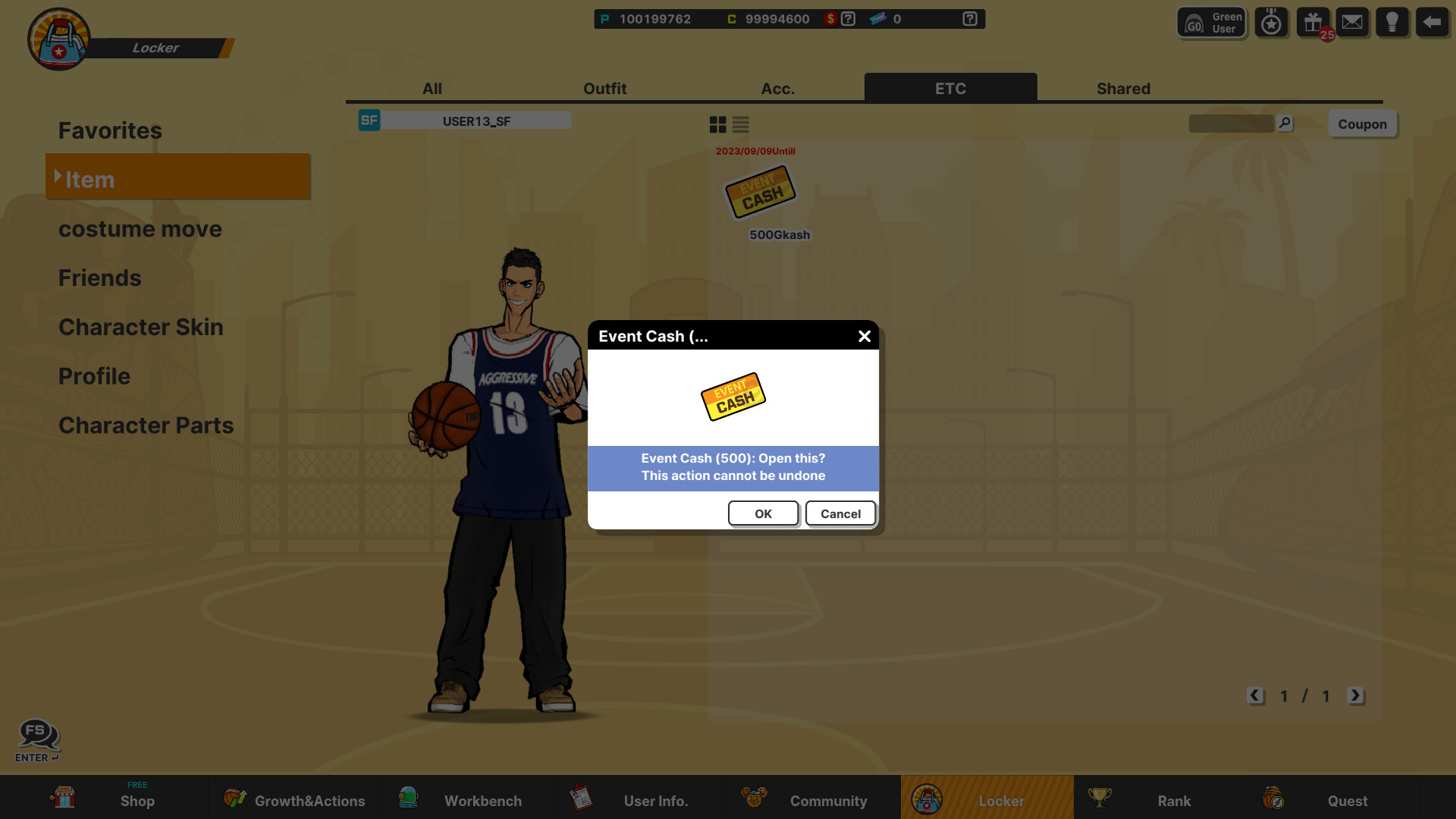Go to next page with right page arrow
1456x819 pixels.
(x=1357, y=695)
